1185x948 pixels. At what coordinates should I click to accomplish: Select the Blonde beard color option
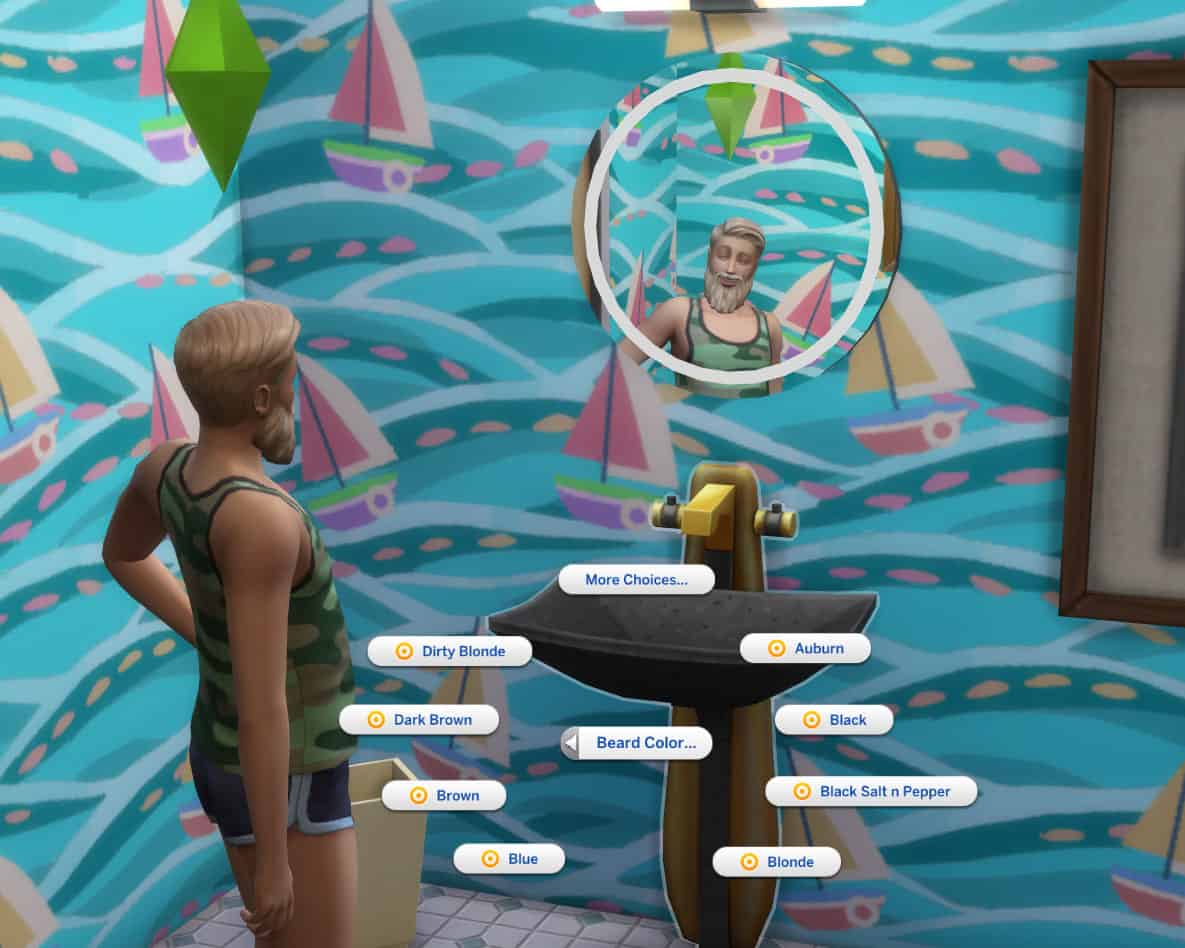coord(776,862)
